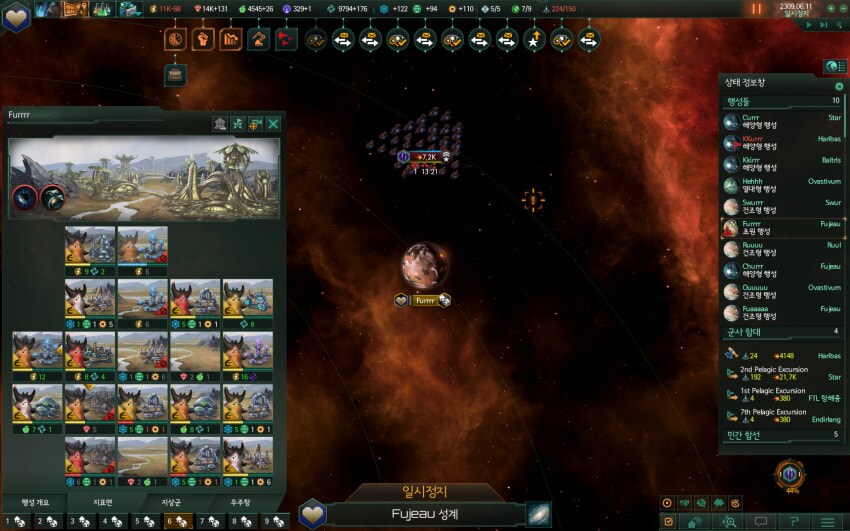Image resolution: width=850 pixels, height=531 pixels.
Task: Click the clock situation alert icon
Action: 175,40
